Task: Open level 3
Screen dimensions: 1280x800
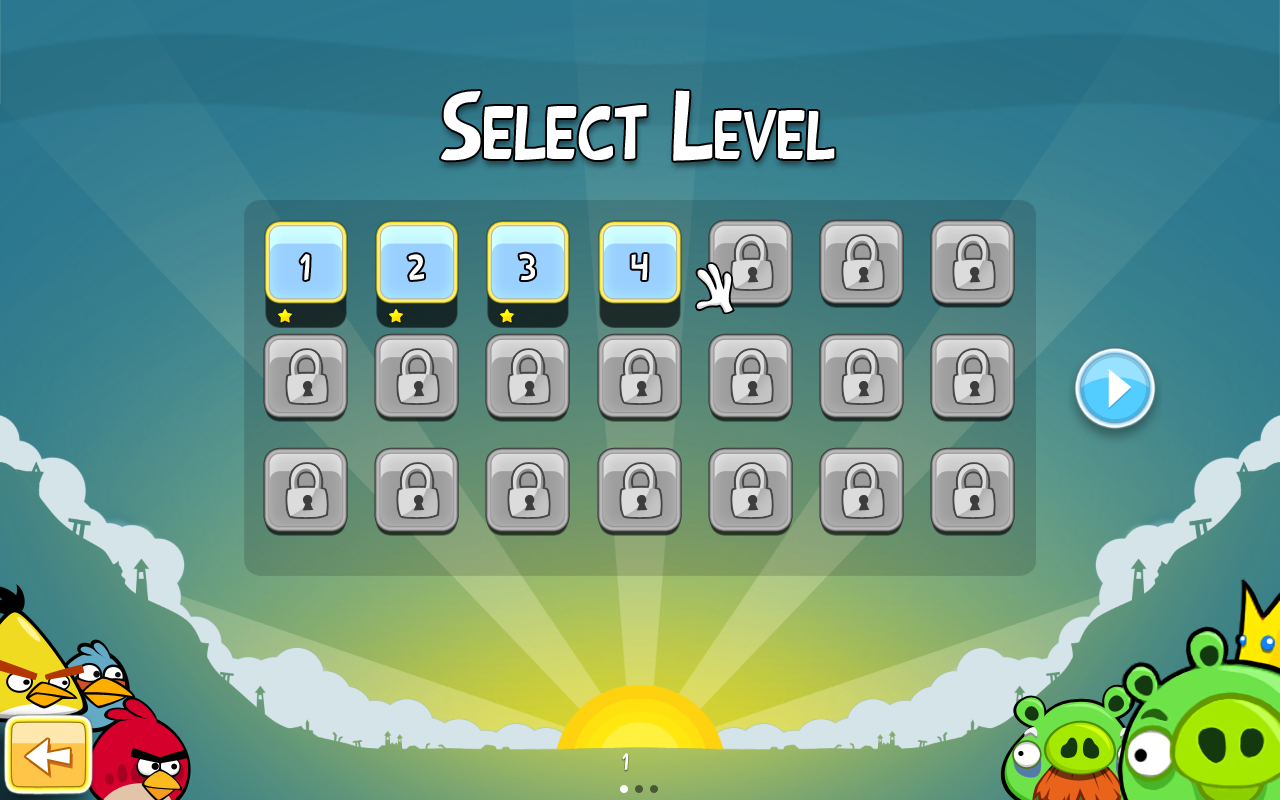Action: pos(528,263)
